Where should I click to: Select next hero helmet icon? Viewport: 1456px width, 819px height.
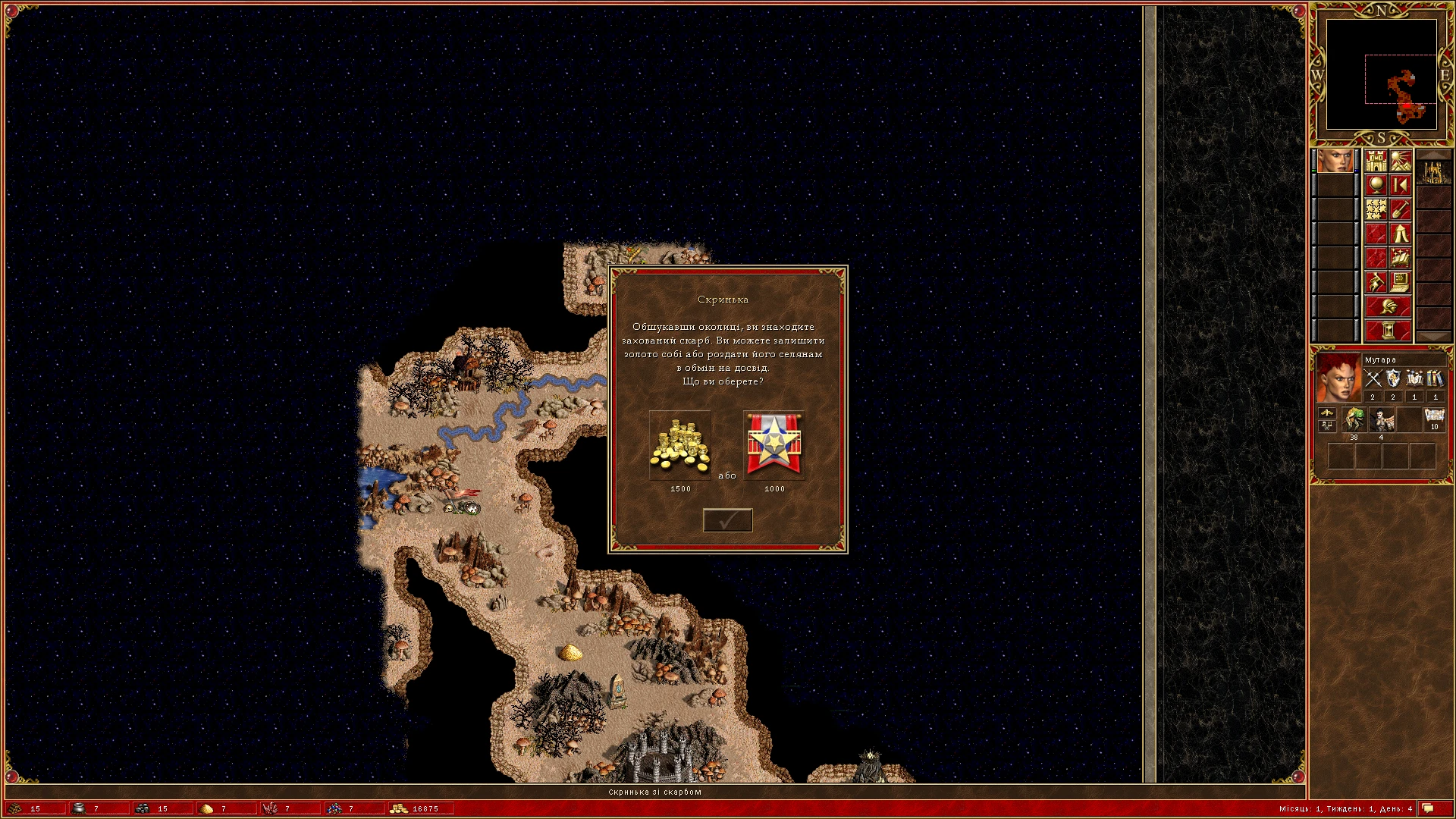click(1389, 306)
